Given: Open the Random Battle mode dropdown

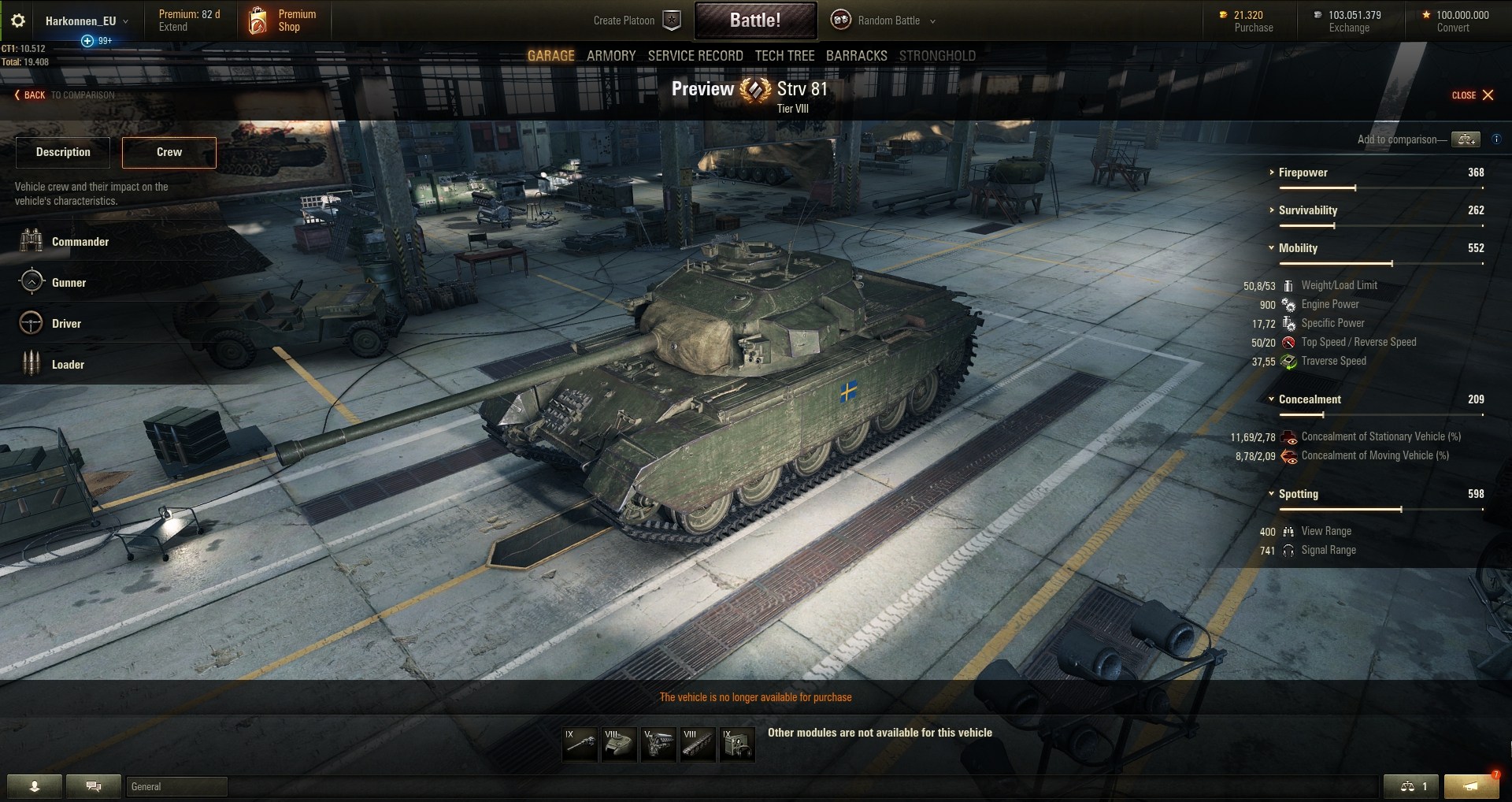Looking at the screenshot, I should (888, 21).
